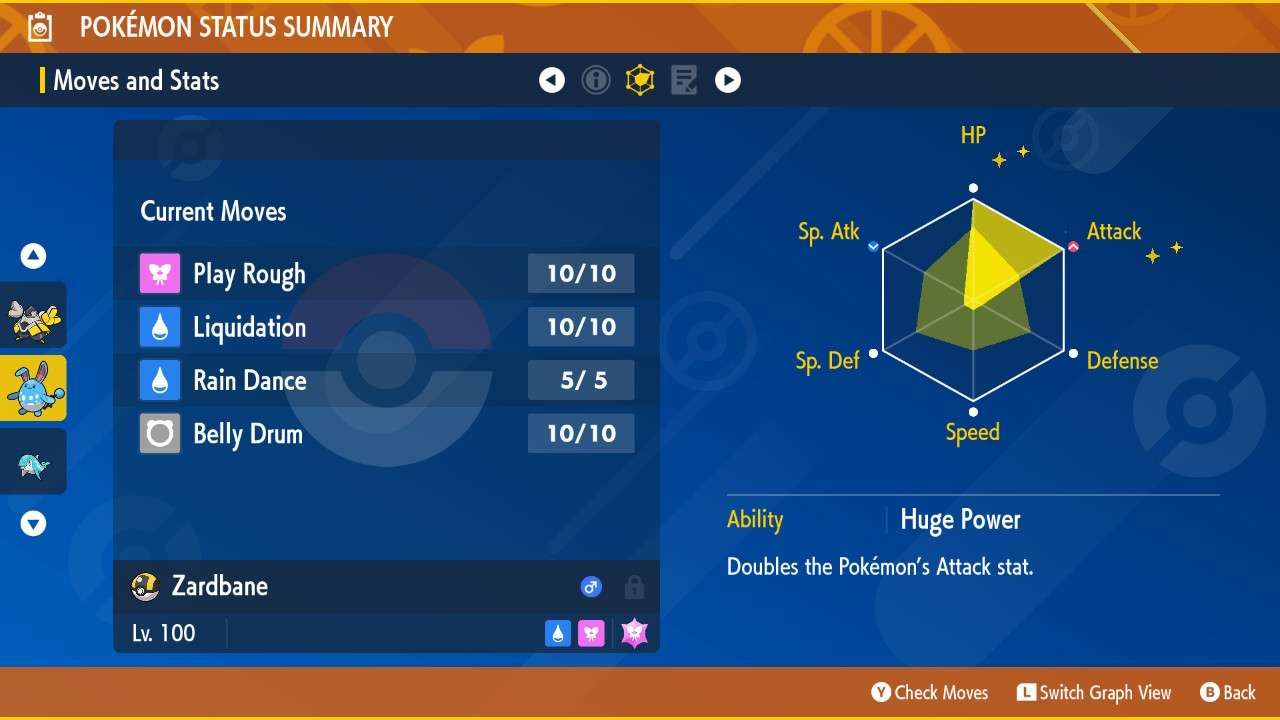Select the Moves and Stats tab label
Image resolution: width=1280 pixels, height=720 pixels.
pos(136,81)
